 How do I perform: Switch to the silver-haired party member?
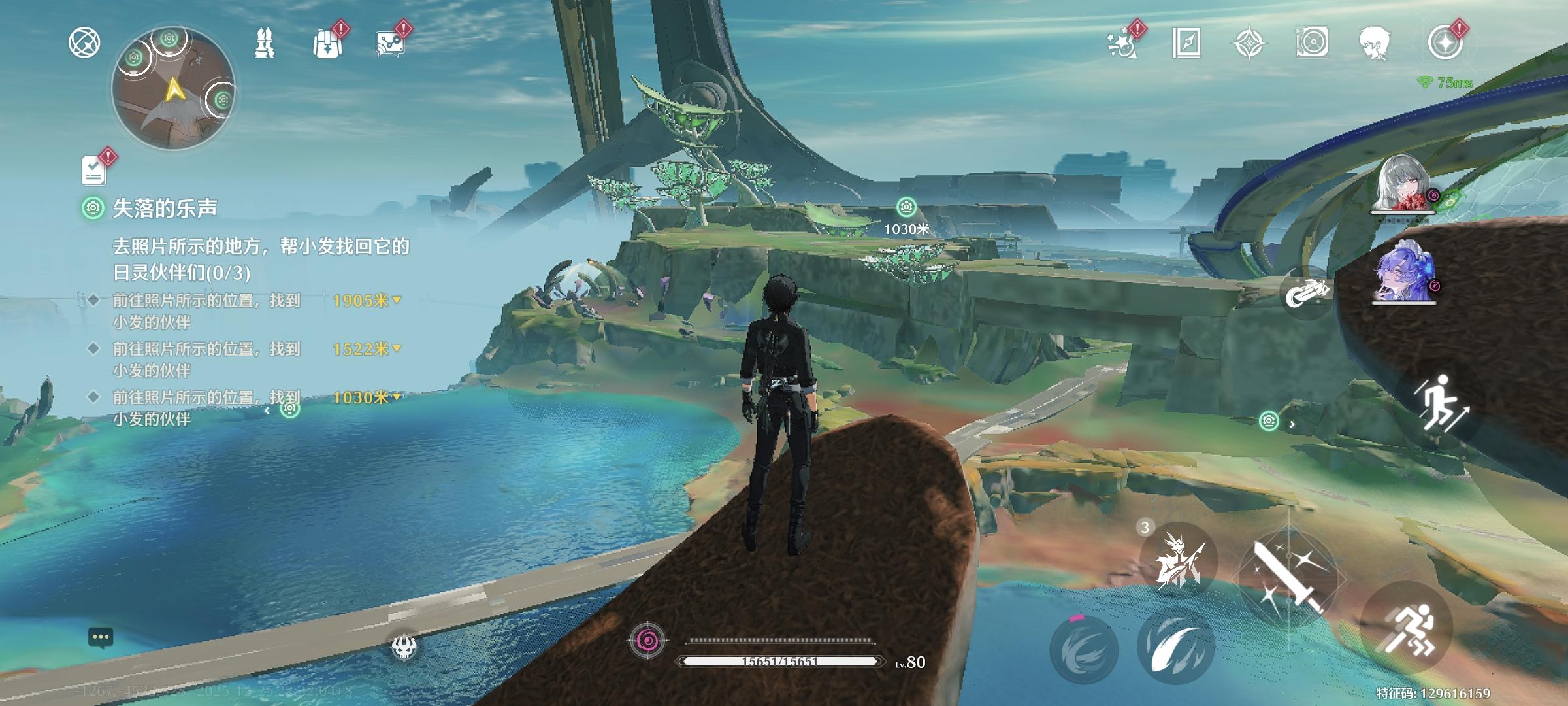click(1405, 184)
